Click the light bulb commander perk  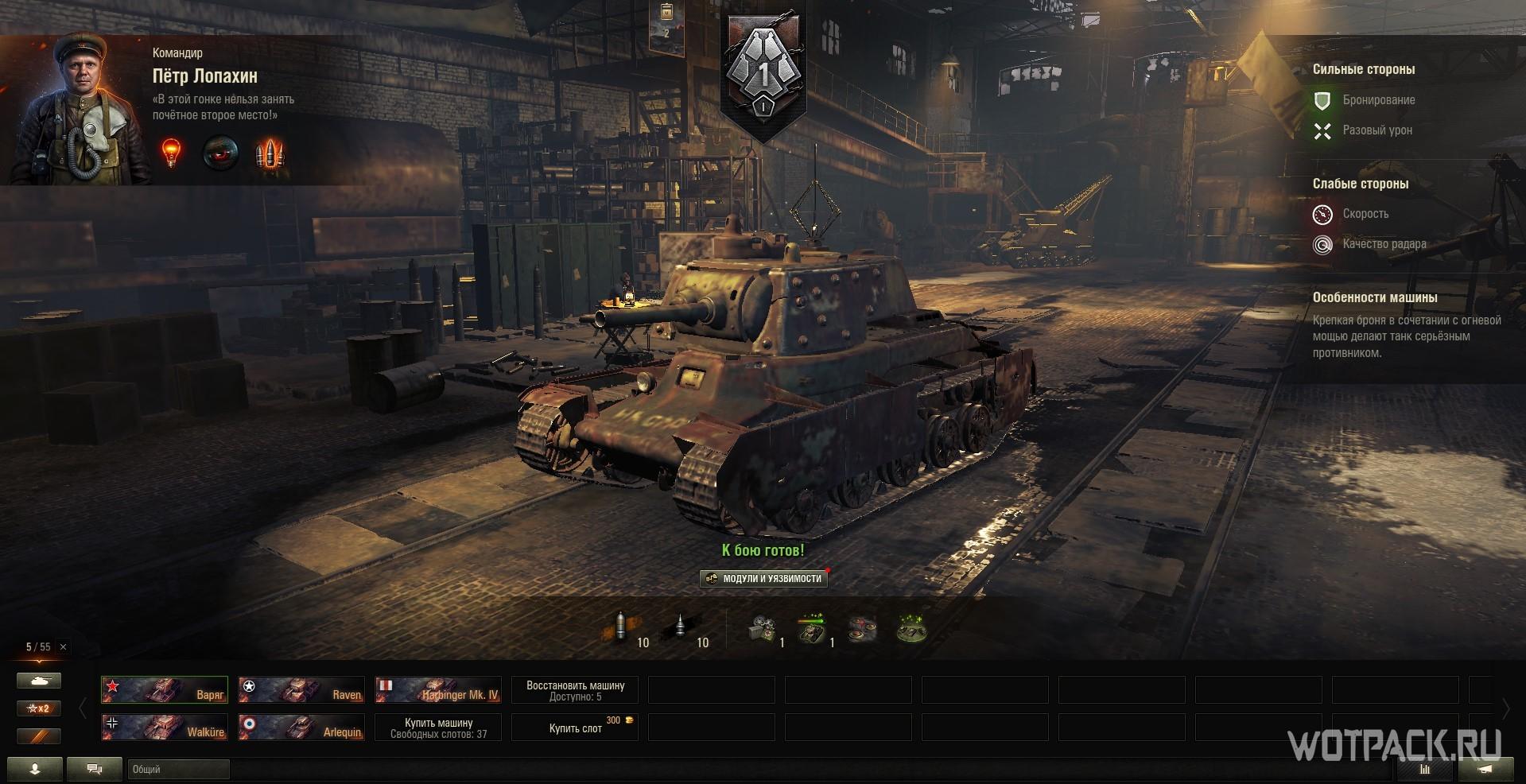point(171,152)
